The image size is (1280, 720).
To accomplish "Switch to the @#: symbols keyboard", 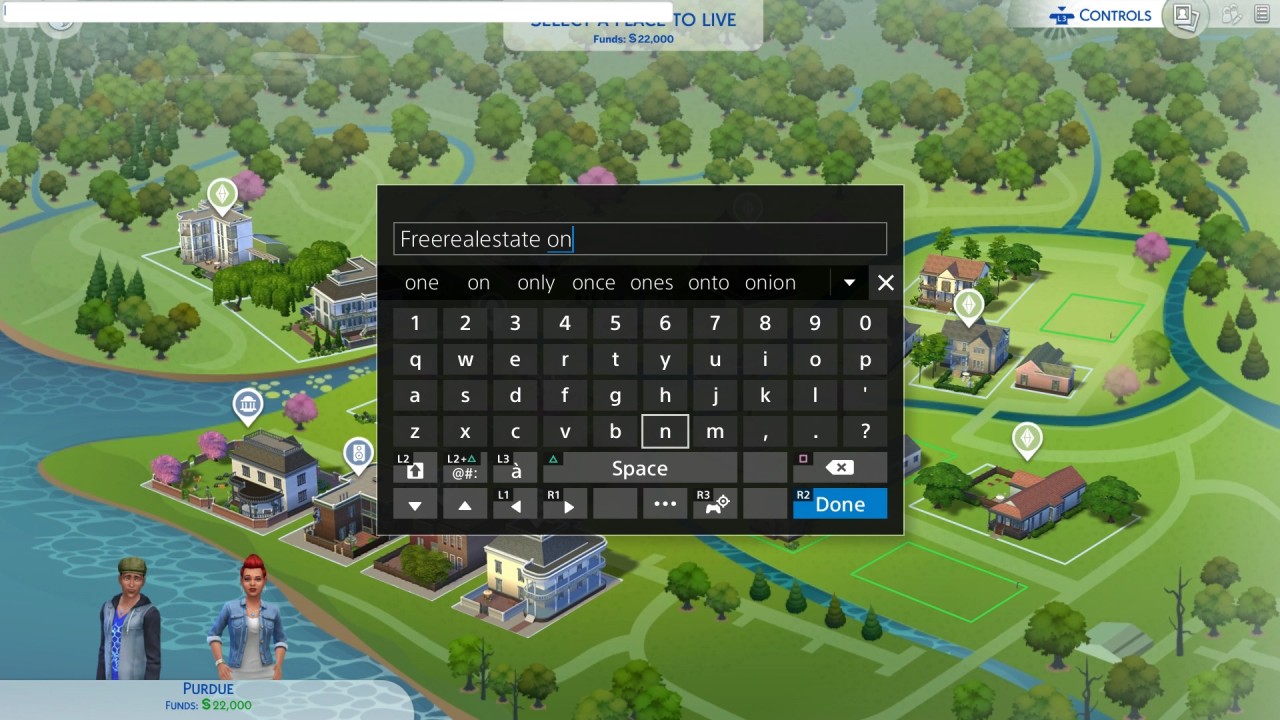I will tap(465, 469).
